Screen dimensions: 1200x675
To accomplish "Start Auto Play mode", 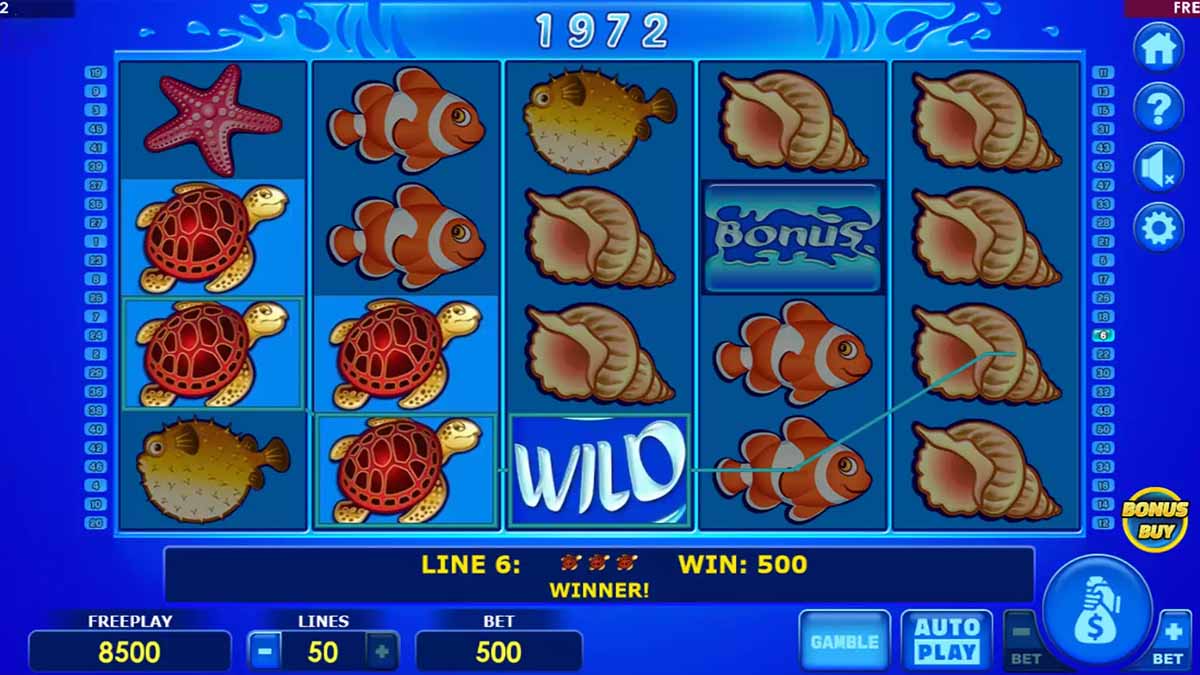I will pyautogui.click(x=946, y=640).
